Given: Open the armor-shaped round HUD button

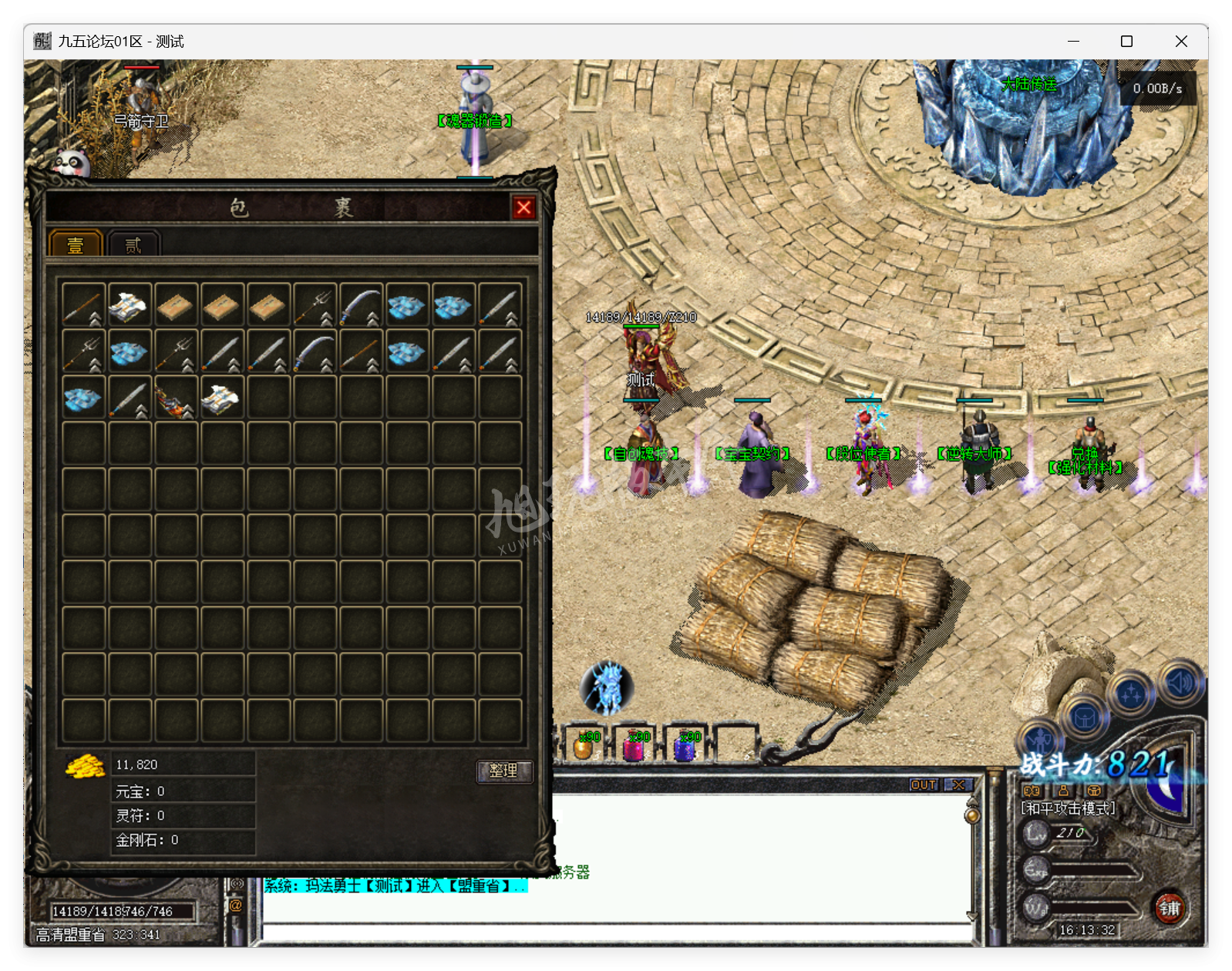Looking at the screenshot, I should coord(1084,718).
